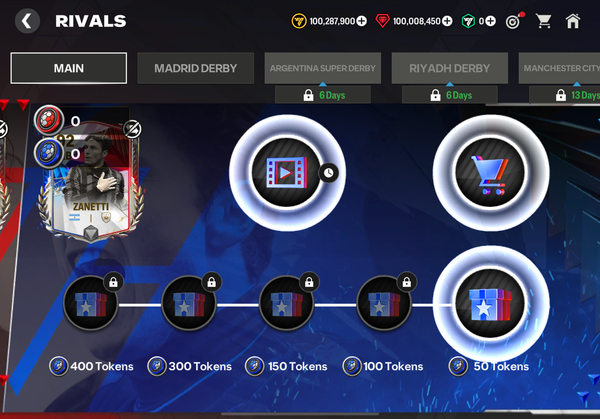Select the locked 400 Tokens reward
Image resolution: width=600 pixels, height=419 pixels.
91,304
